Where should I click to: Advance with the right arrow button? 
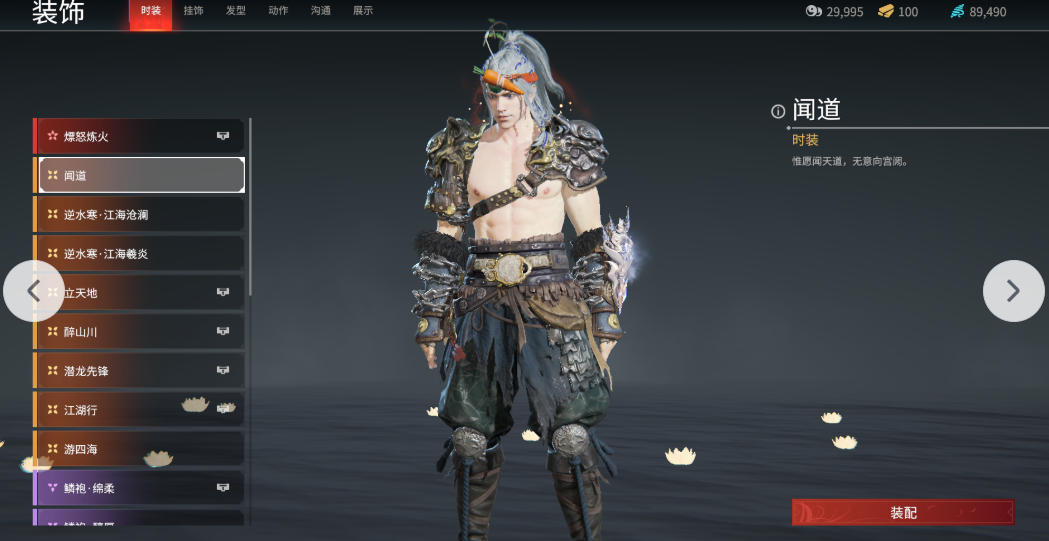[1013, 291]
